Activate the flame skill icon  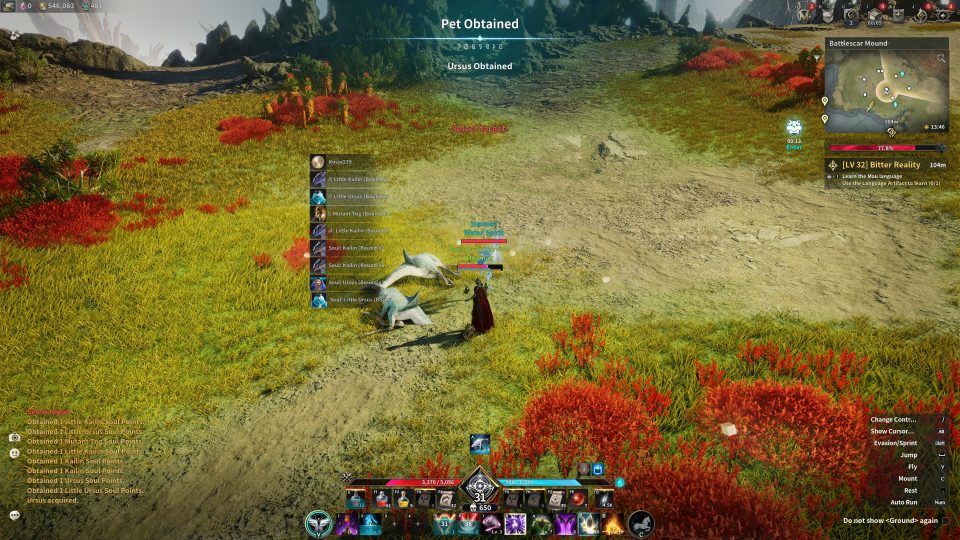[x=613, y=523]
